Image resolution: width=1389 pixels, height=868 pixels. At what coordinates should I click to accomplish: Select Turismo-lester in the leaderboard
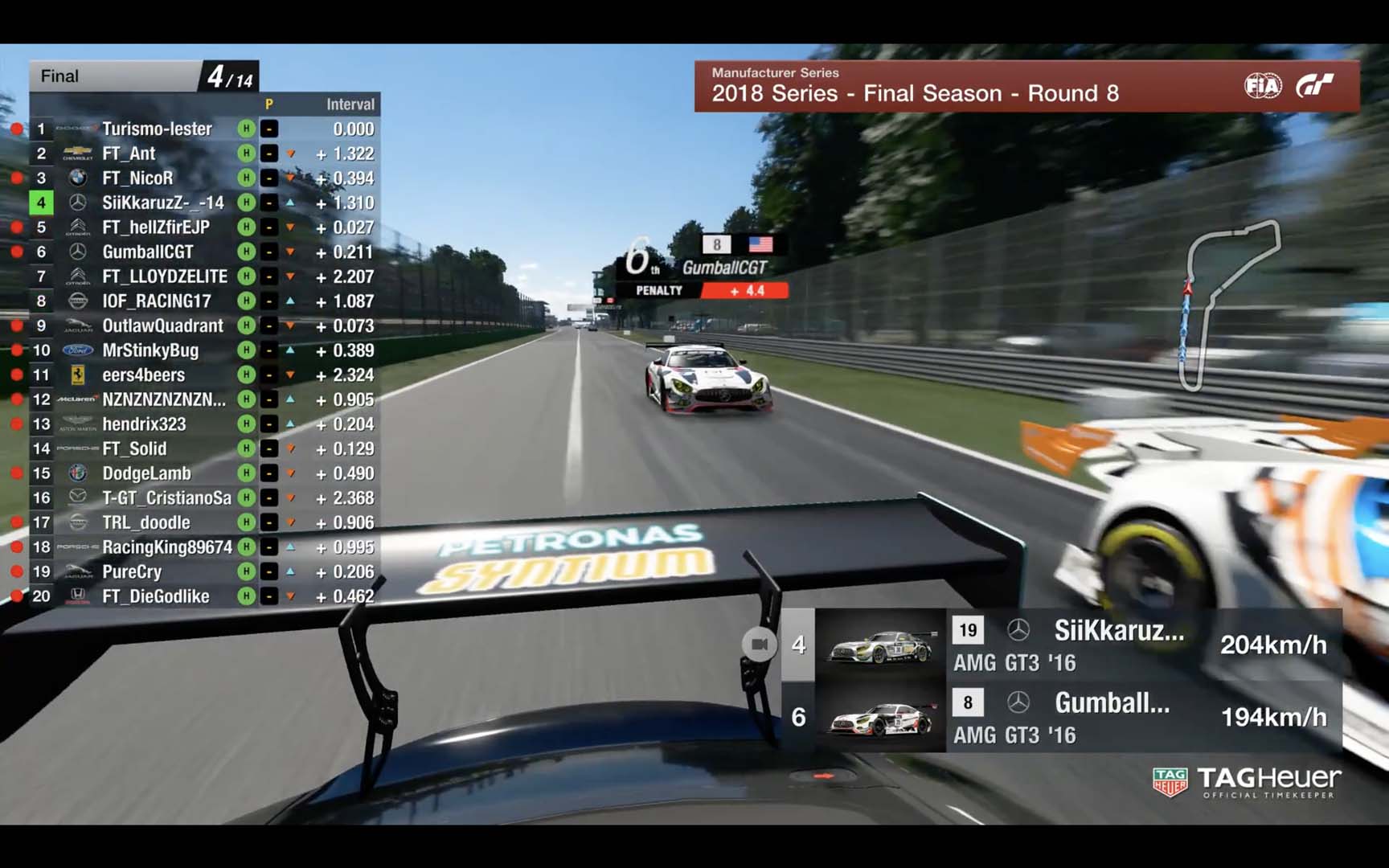(x=157, y=129)
